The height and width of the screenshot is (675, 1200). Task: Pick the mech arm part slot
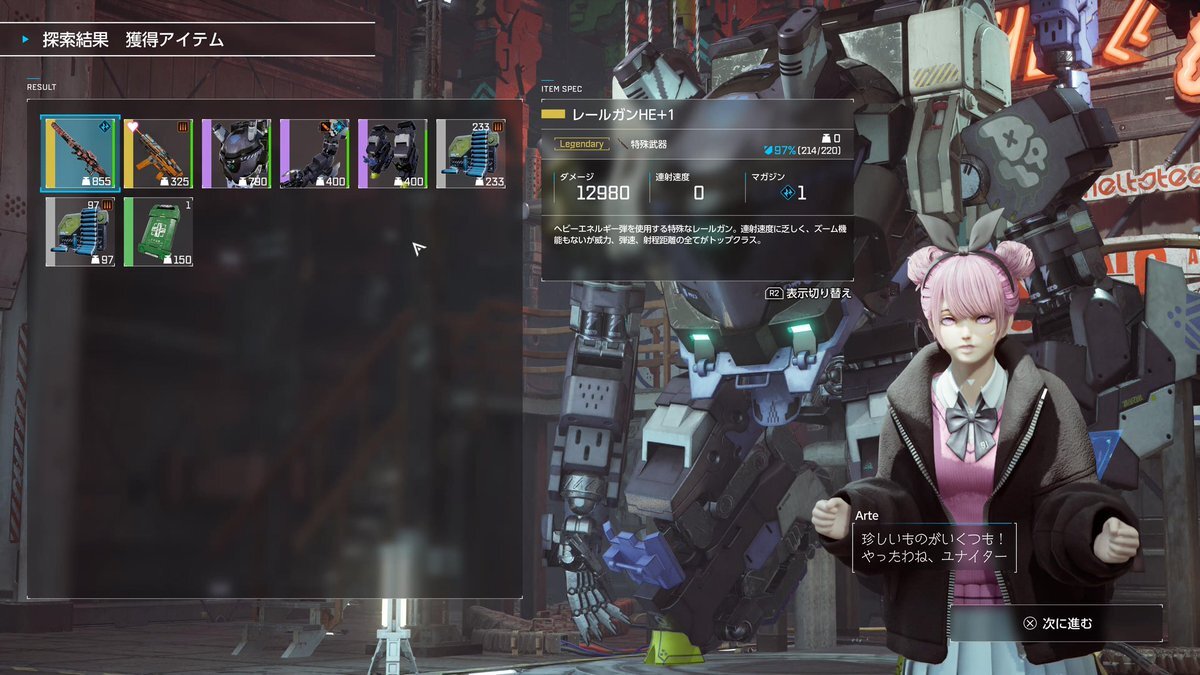(x=314, y=153)
